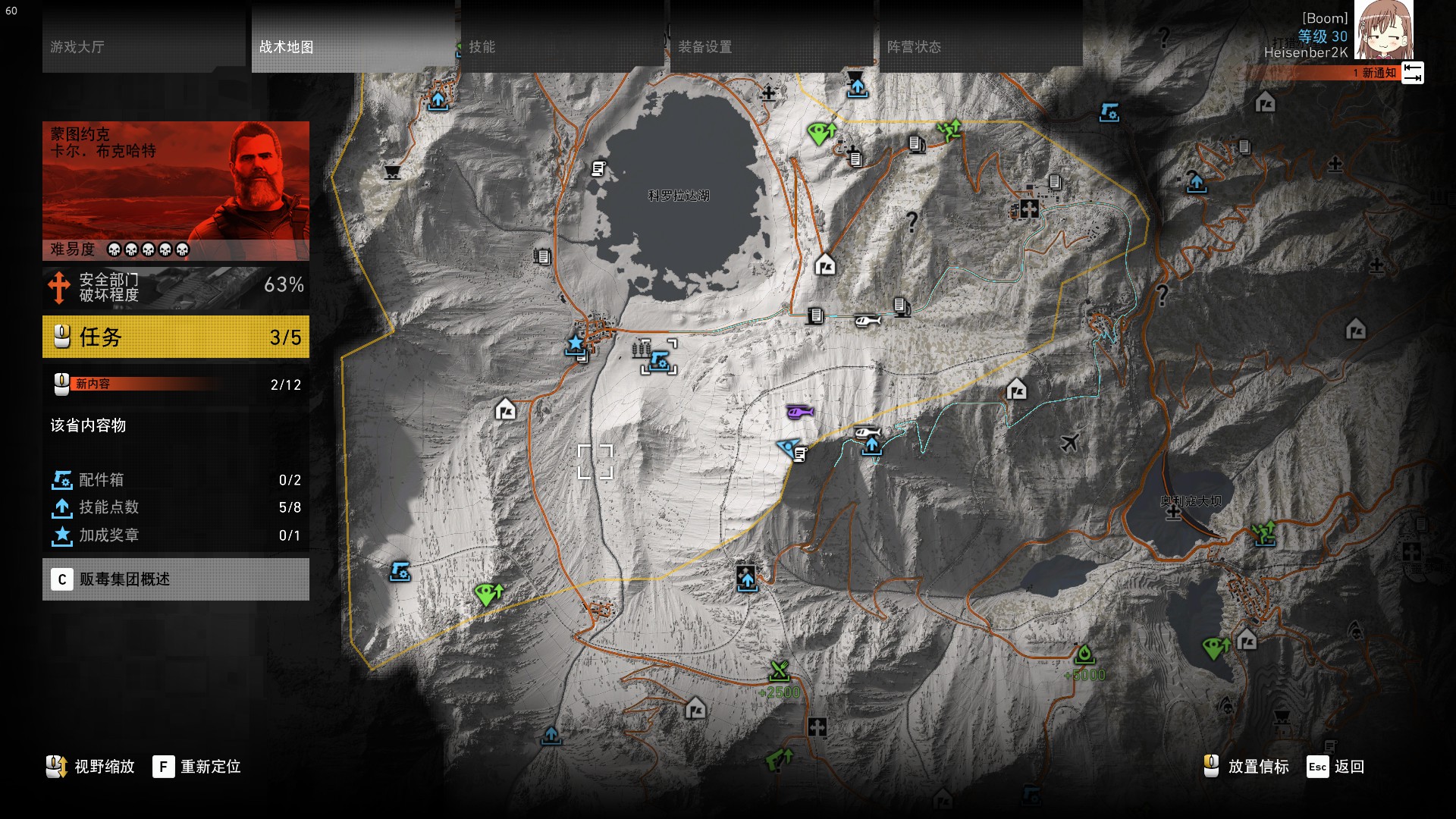
Task: Select the purple helicopter map marker
Action: point(799,412)
